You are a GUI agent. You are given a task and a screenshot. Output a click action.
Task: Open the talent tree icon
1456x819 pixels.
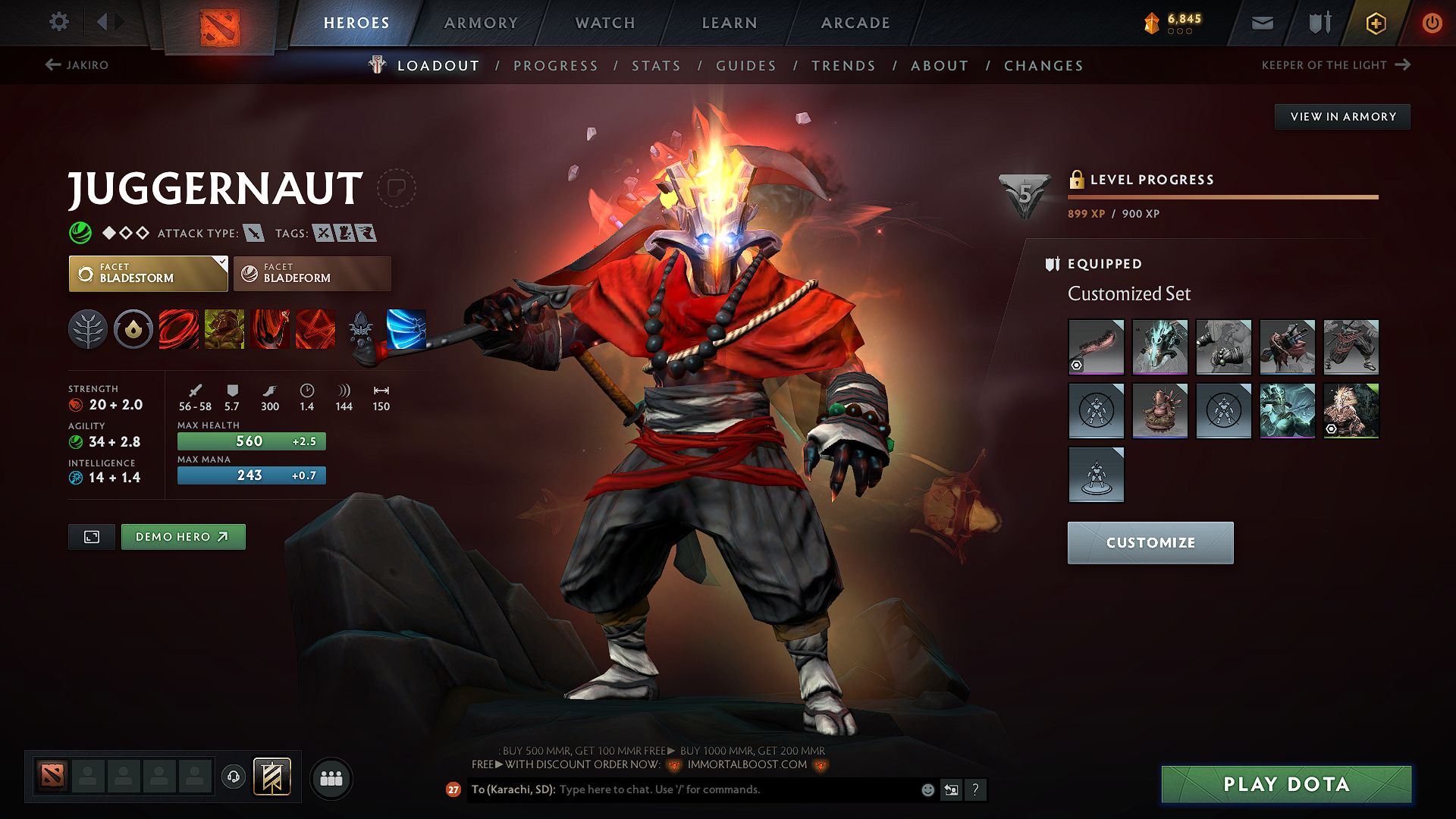coord(88,329)
